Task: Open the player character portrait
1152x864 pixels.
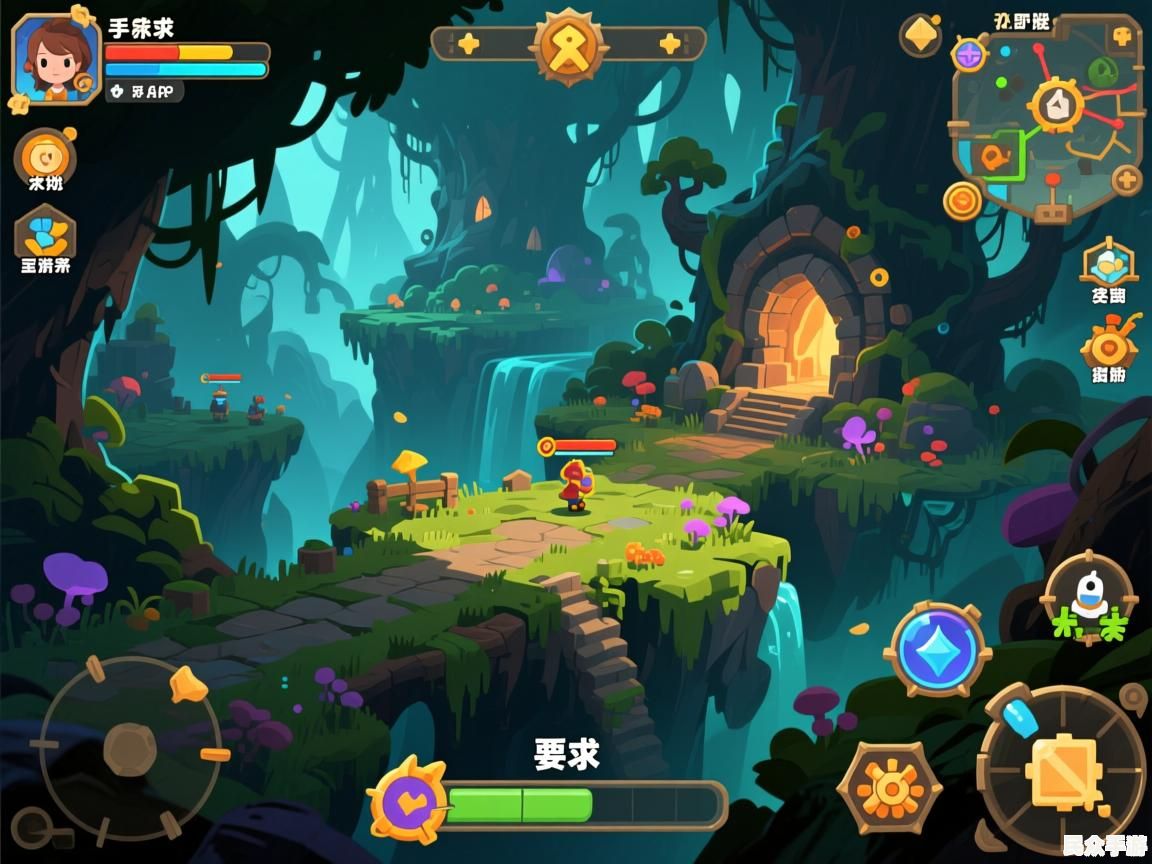Action: pyautogui.click(x=54, y=57)
